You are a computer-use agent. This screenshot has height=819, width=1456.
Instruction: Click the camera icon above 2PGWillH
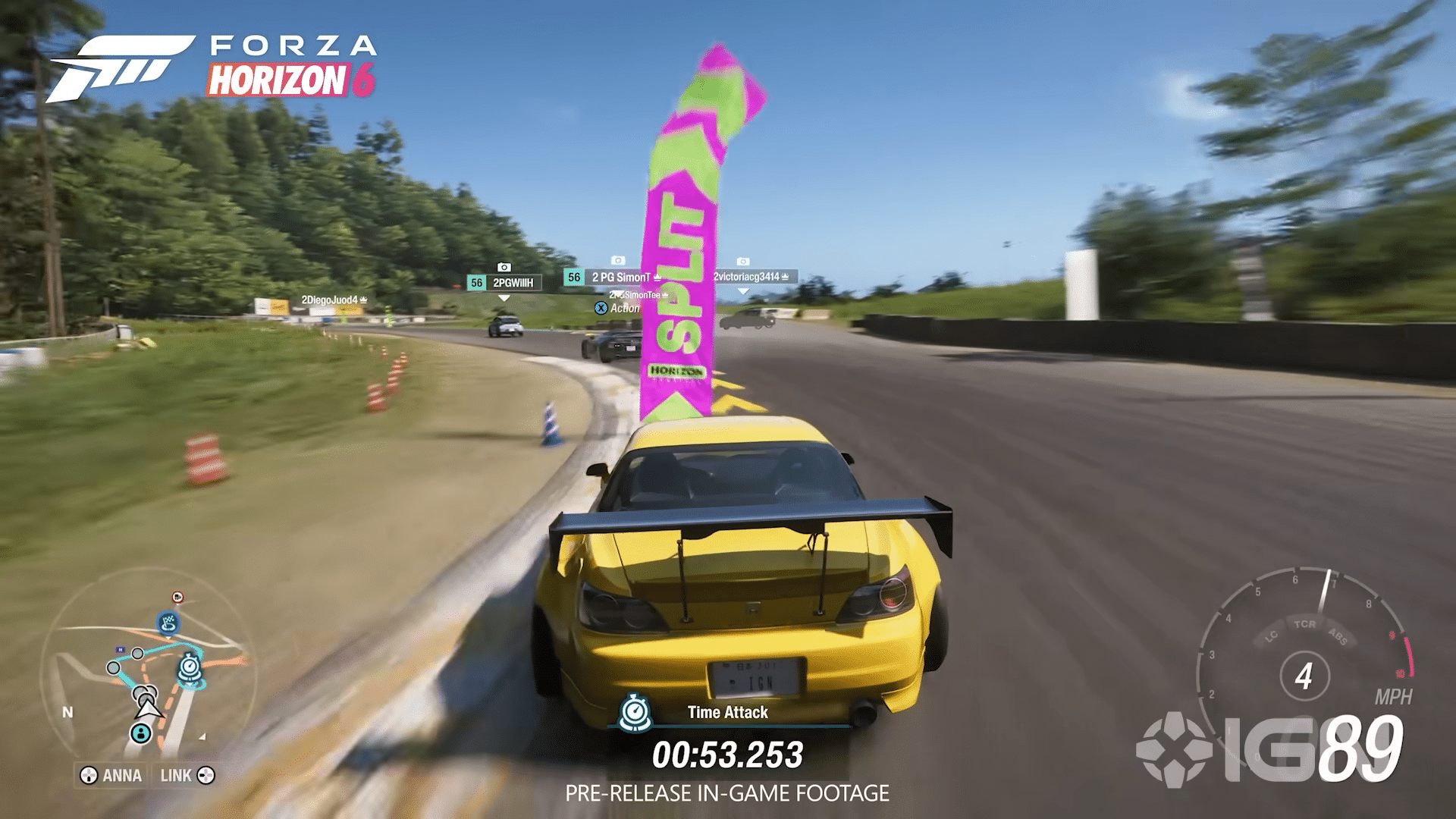pos(504,267)
